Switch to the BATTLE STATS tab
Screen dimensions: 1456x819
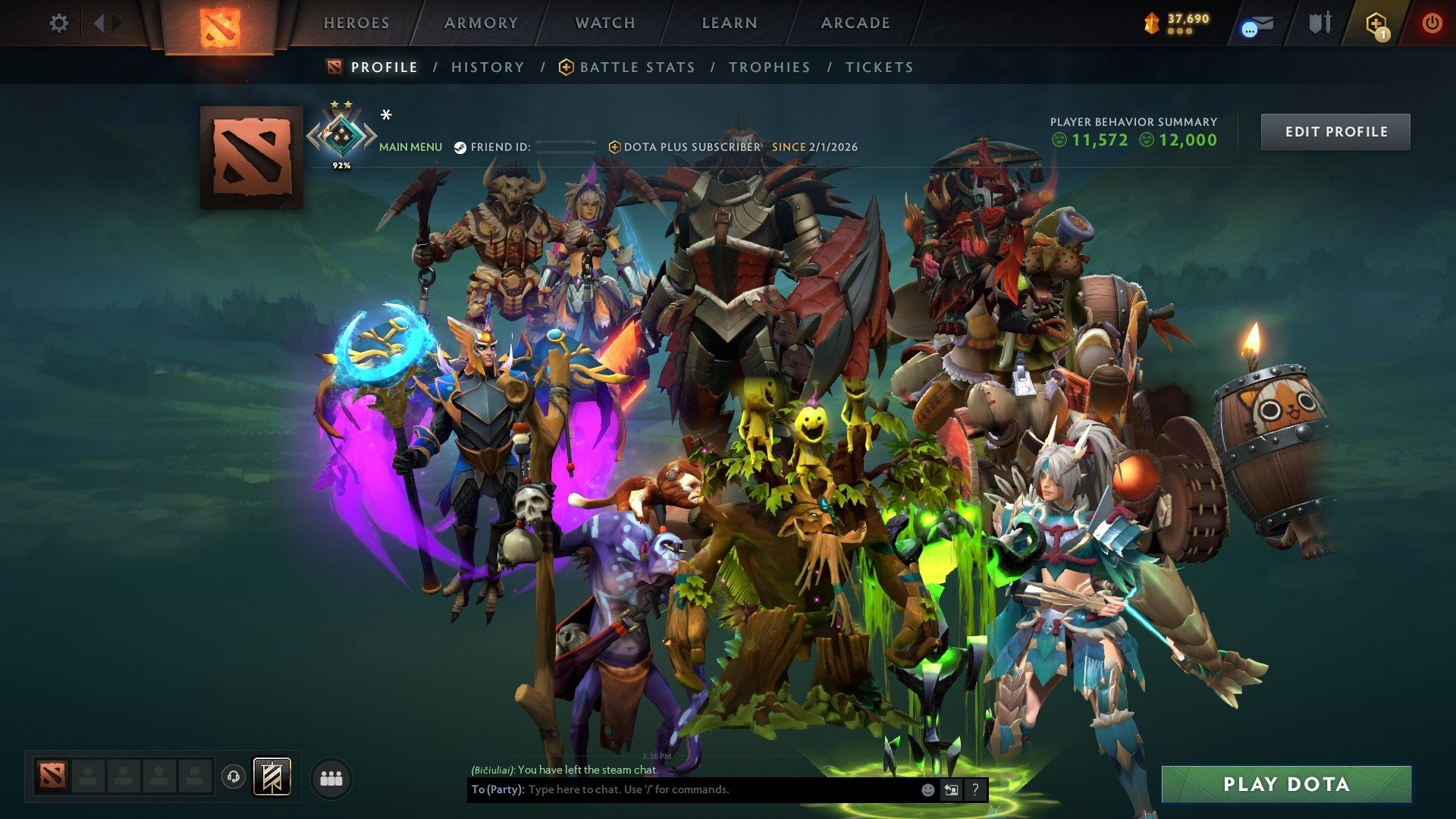point(635,67)
